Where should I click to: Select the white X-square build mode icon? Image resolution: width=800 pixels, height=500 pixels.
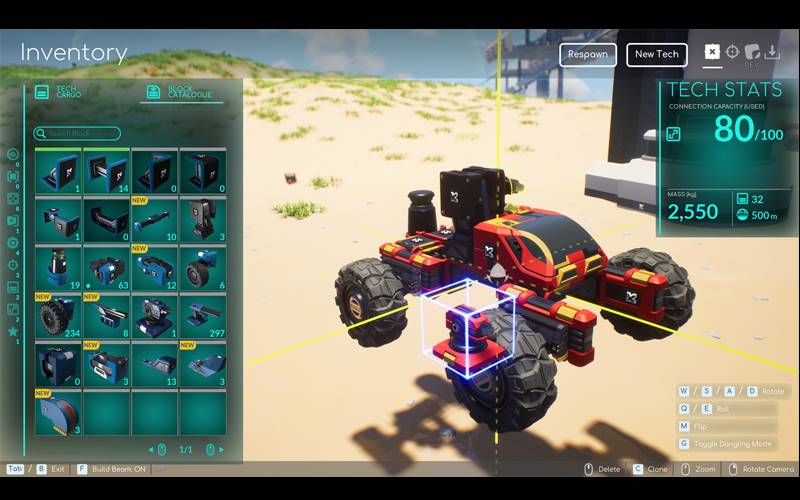[x=712, y=52]
